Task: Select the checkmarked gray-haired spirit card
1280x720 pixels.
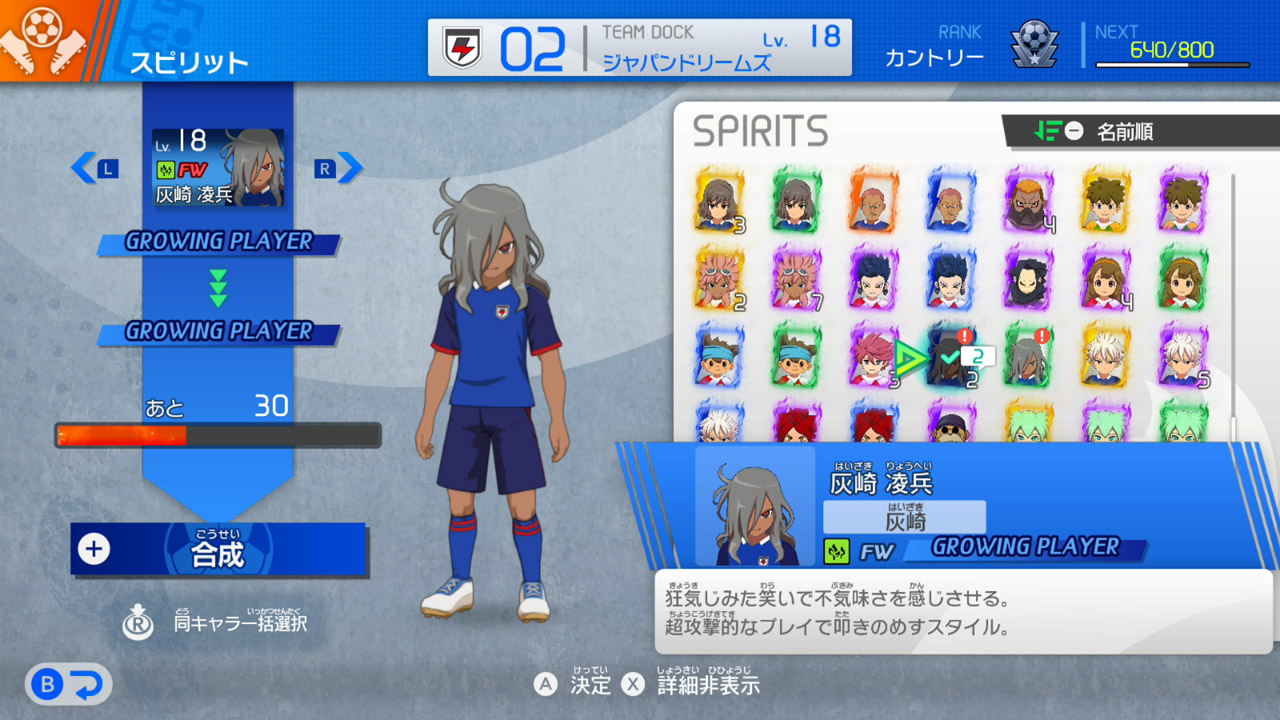Action: click(x=950, y=357)
